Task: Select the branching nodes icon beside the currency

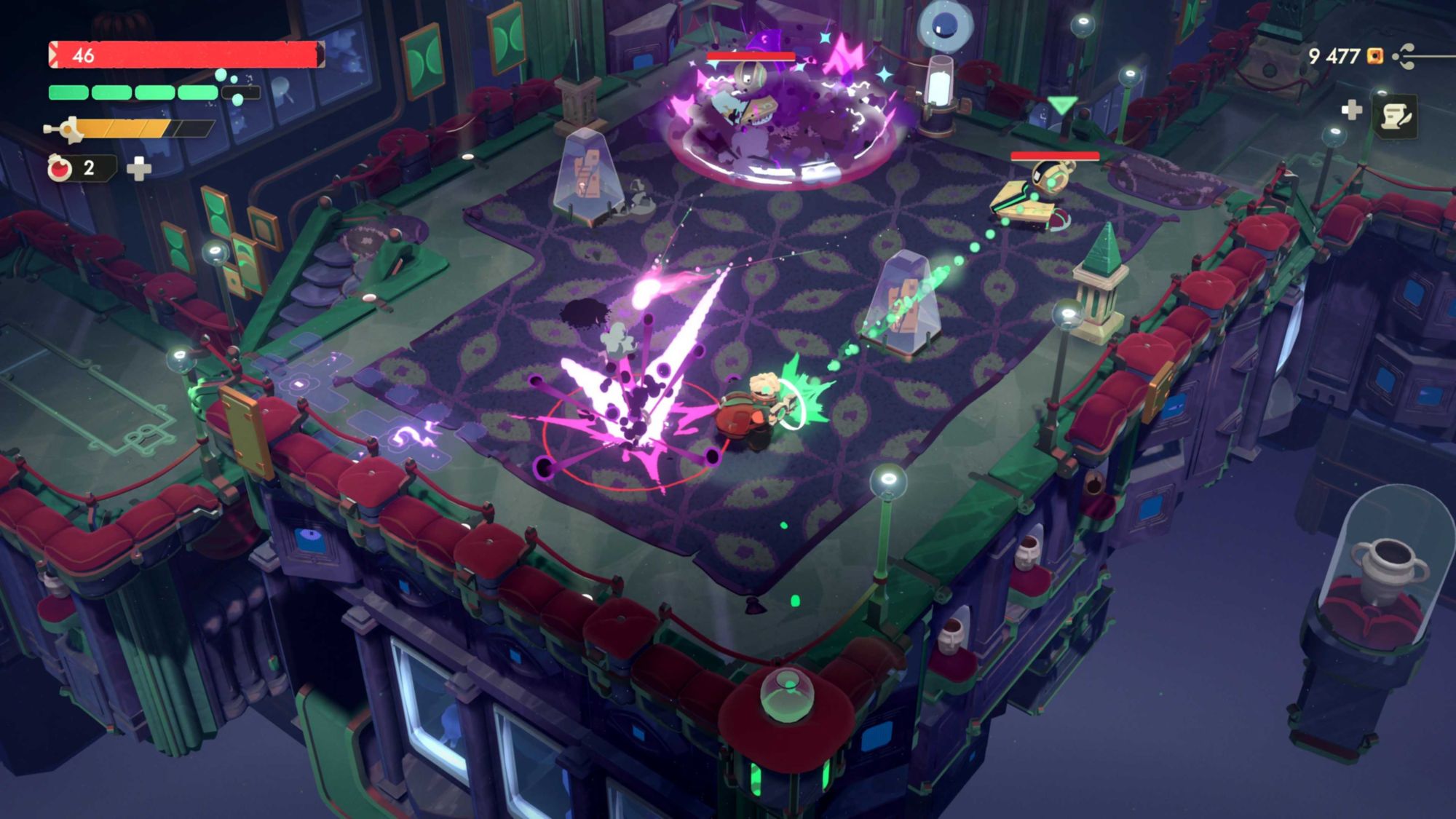Action: pyautogui.click(x=1406, y=56)
